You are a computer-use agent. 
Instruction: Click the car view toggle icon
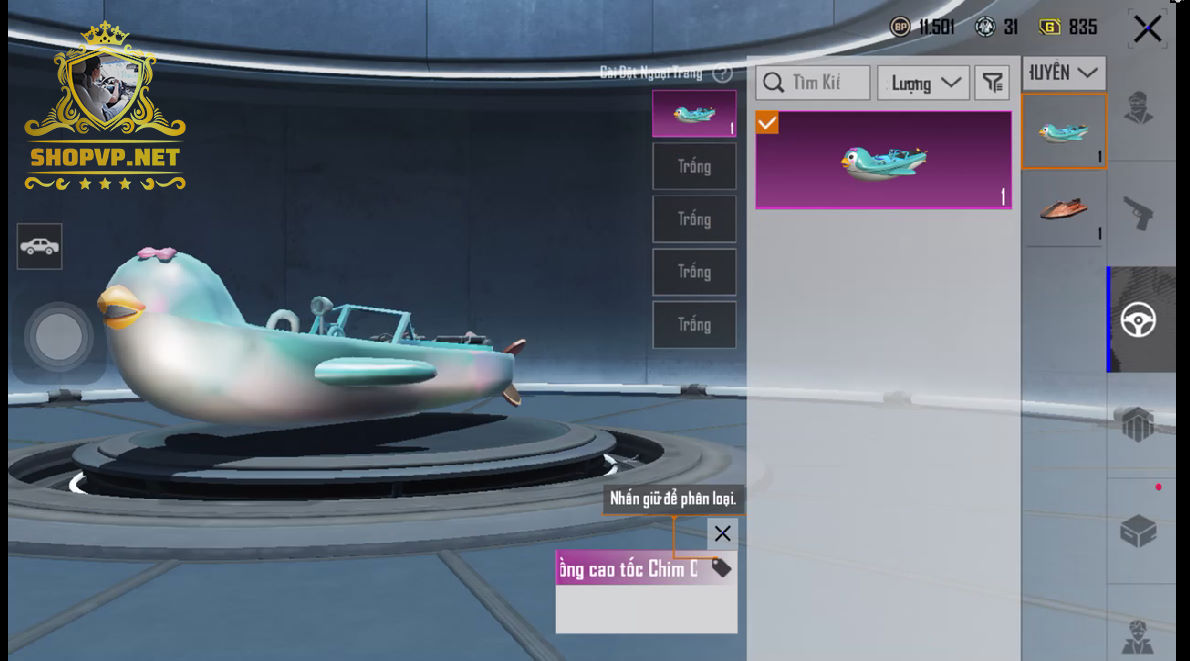coord(40,246)
